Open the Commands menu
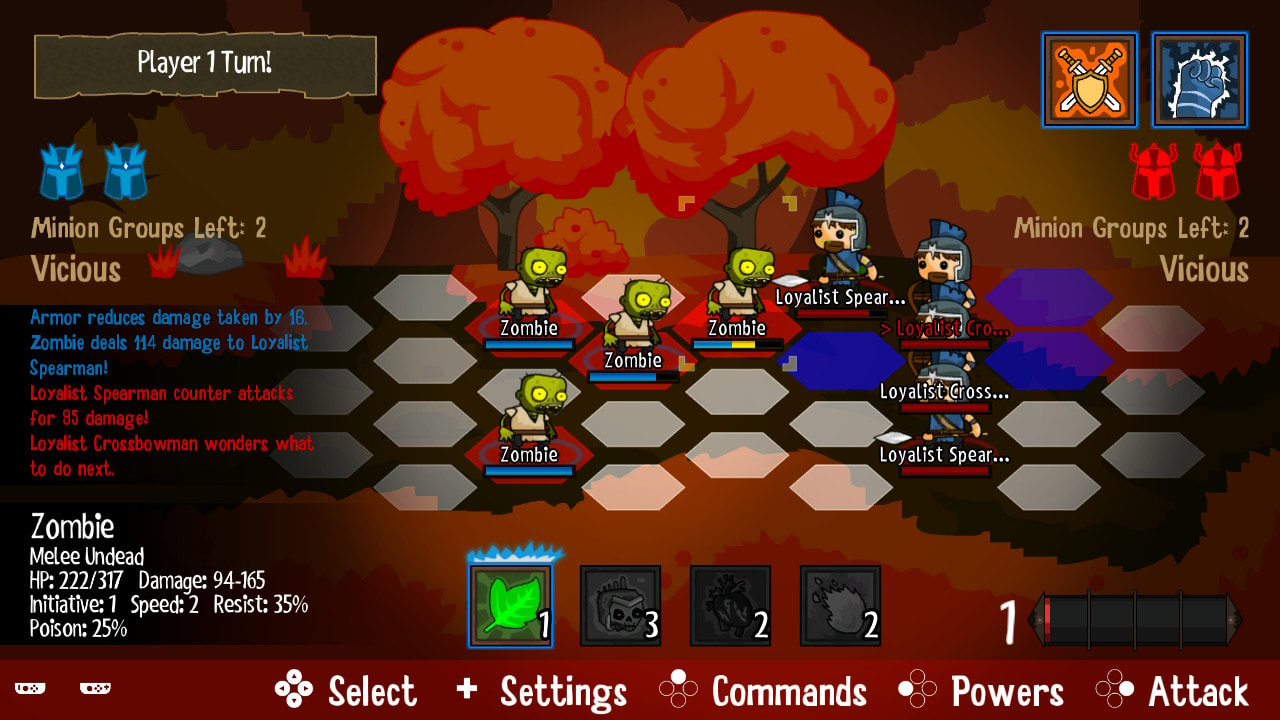This screenshot has height=720, width=1280. click(x=788, y=689)
